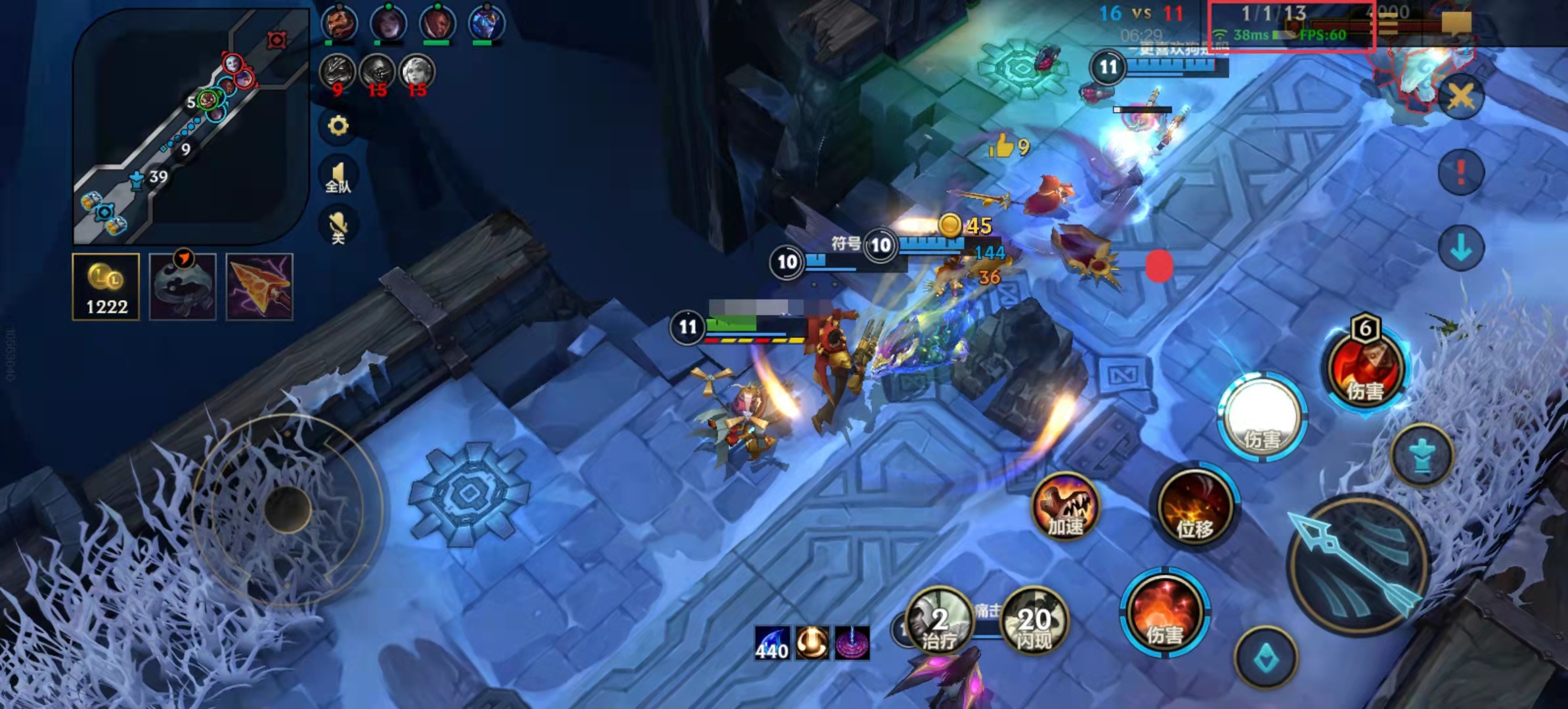This screenshot has height=709, width=1568.
Task: Buy the recommended dark mask item
Action: [183, 287]
